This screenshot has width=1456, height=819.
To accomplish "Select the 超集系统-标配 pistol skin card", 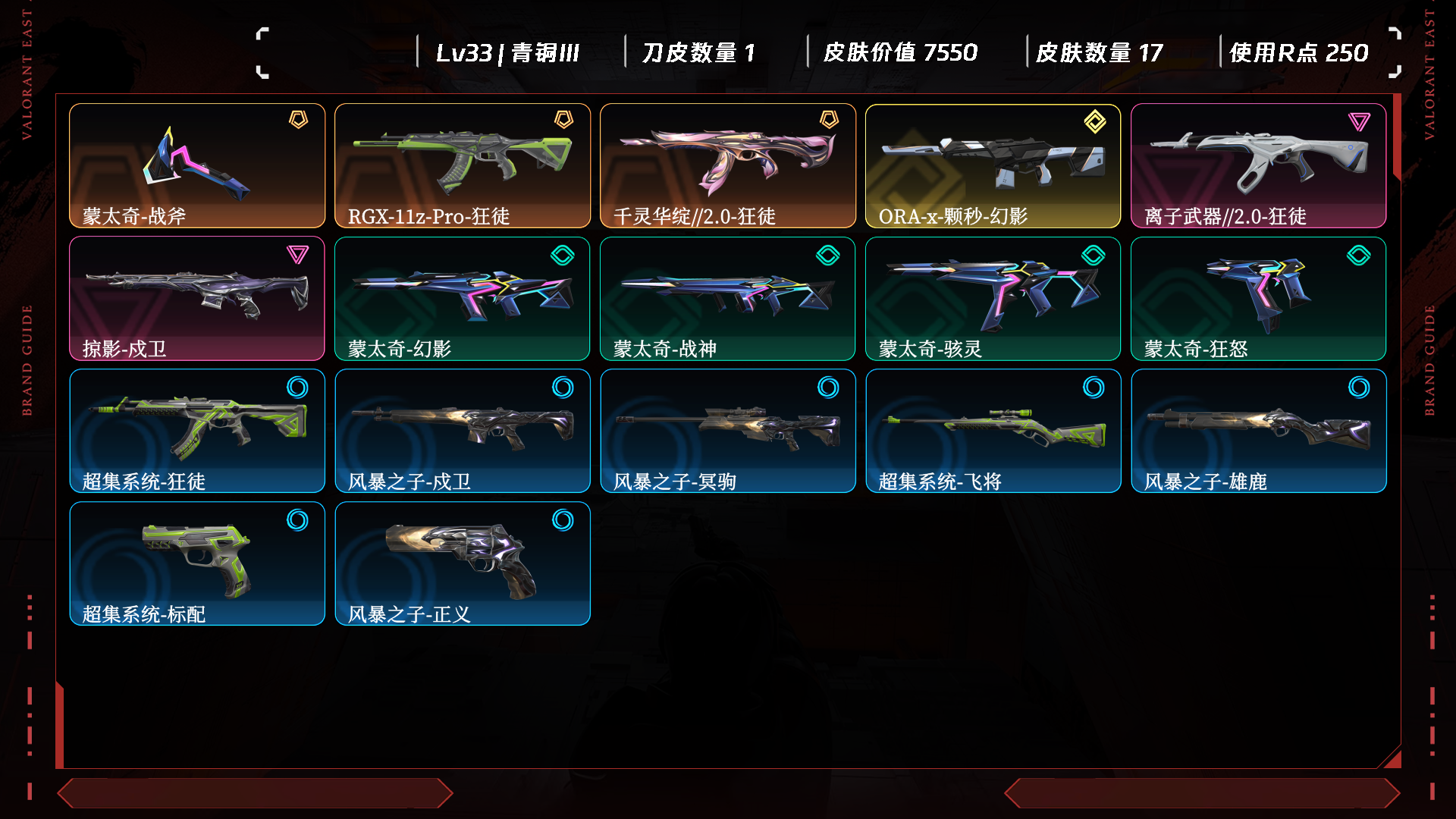I will [x=197, y=563].
